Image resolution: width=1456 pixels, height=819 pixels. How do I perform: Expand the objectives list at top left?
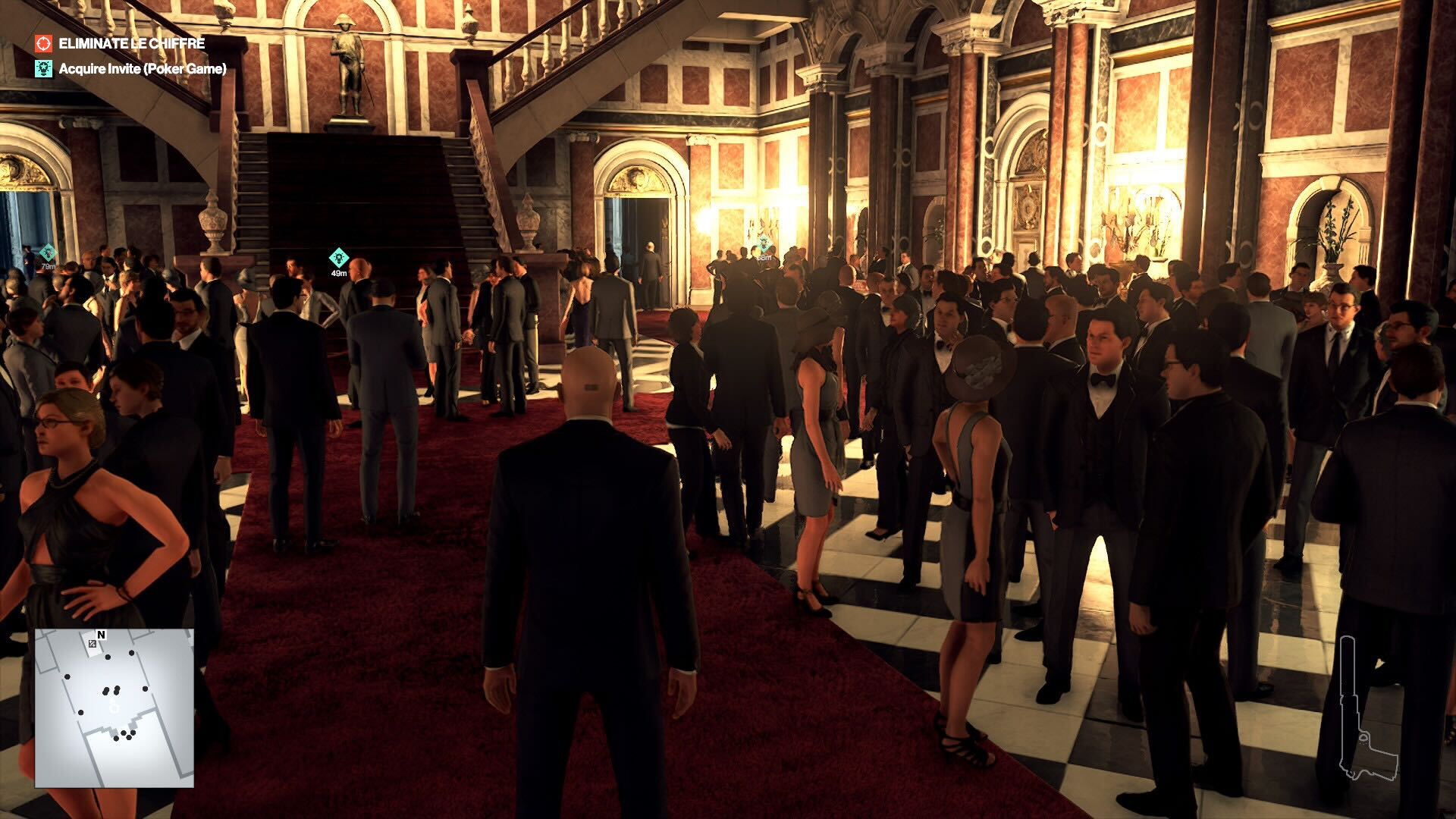(x=129, y=57)
